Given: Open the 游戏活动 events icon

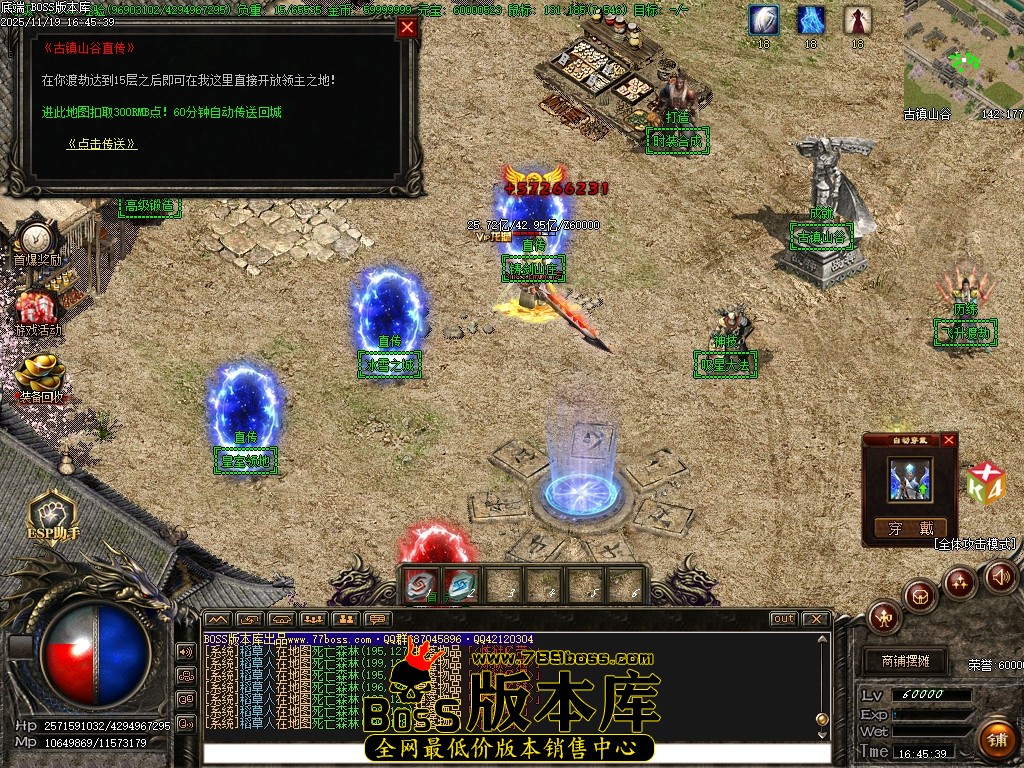Looking at the screenshot, I should [x=38, y=308].
